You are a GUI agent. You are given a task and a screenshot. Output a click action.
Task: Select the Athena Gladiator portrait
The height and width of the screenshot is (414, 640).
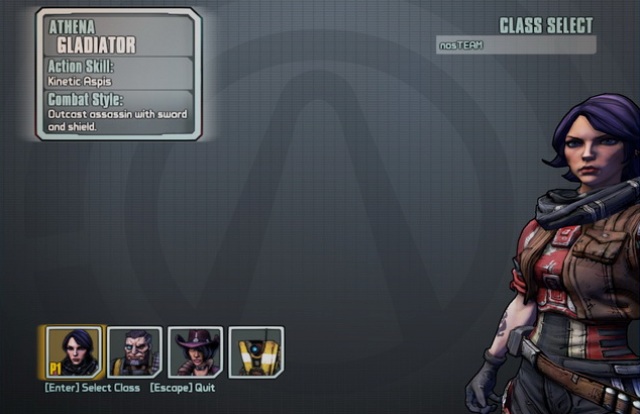click(74, 352)
